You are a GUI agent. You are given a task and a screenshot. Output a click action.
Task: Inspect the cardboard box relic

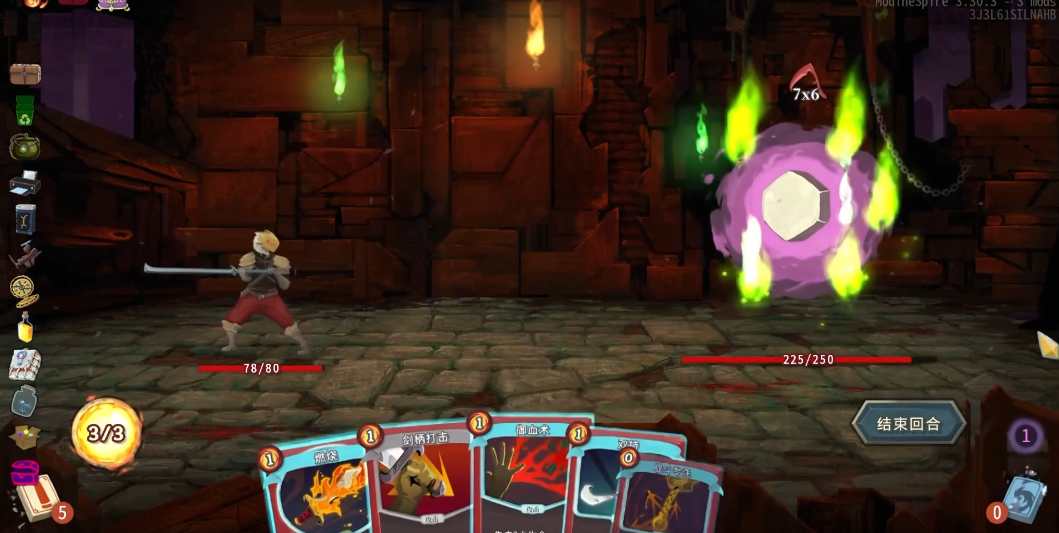[x=25, y=436]
